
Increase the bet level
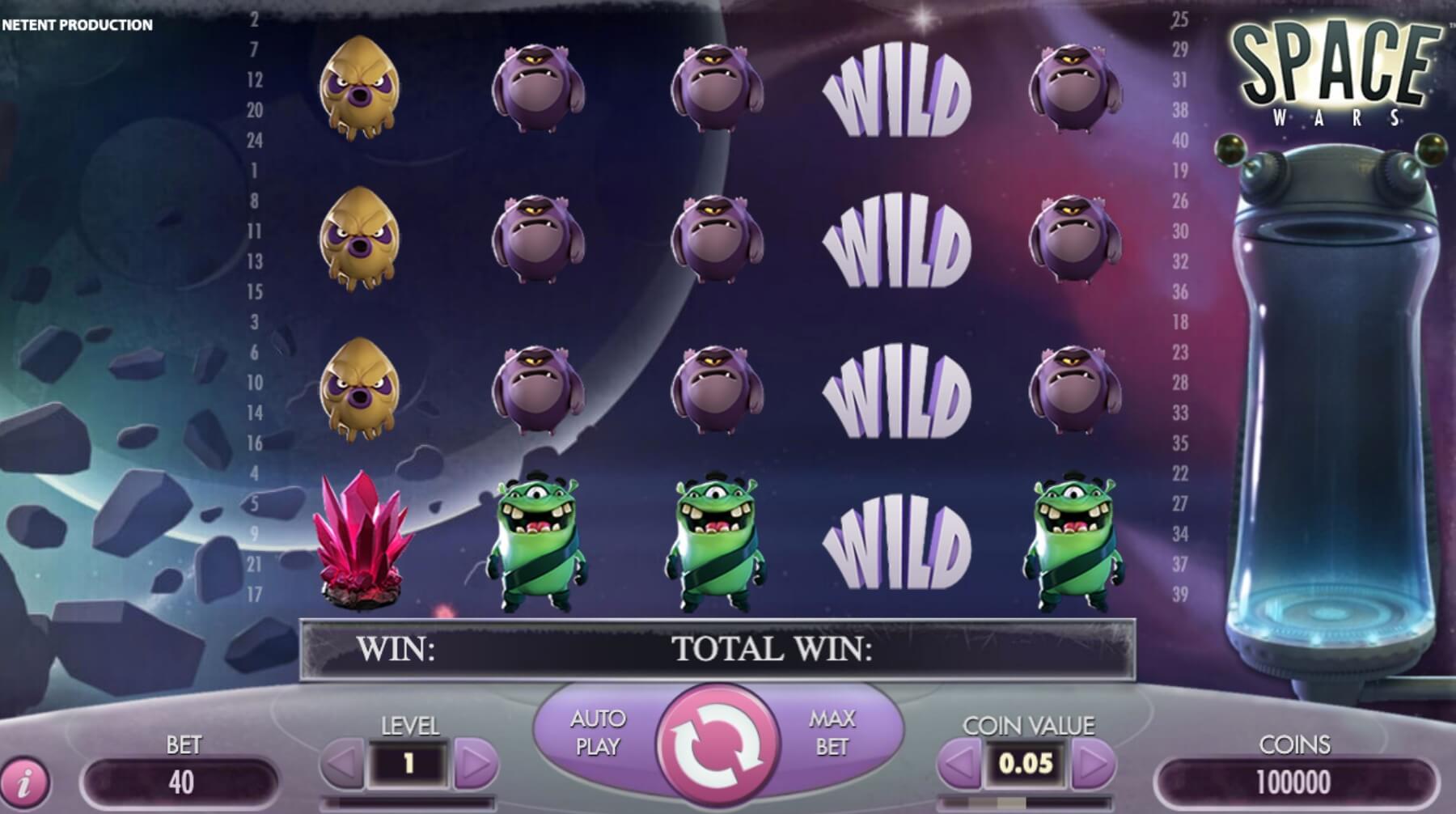click(x=475, y=762)
